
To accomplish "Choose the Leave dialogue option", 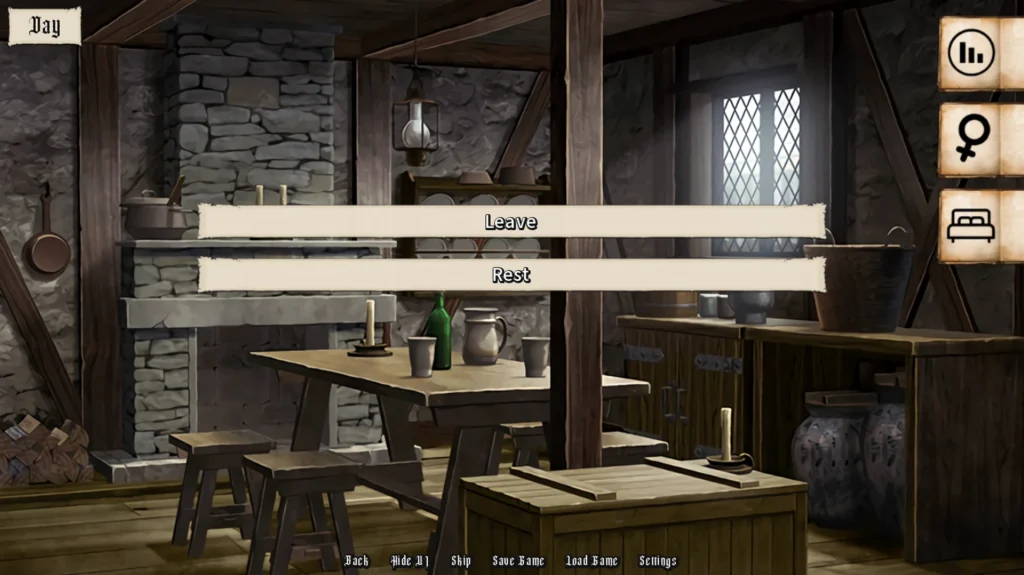I will 511,222.
